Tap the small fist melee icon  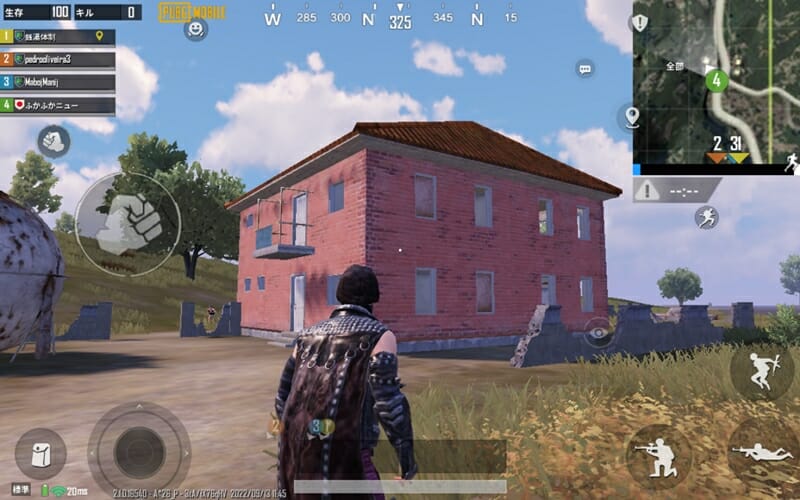(53, 141)
